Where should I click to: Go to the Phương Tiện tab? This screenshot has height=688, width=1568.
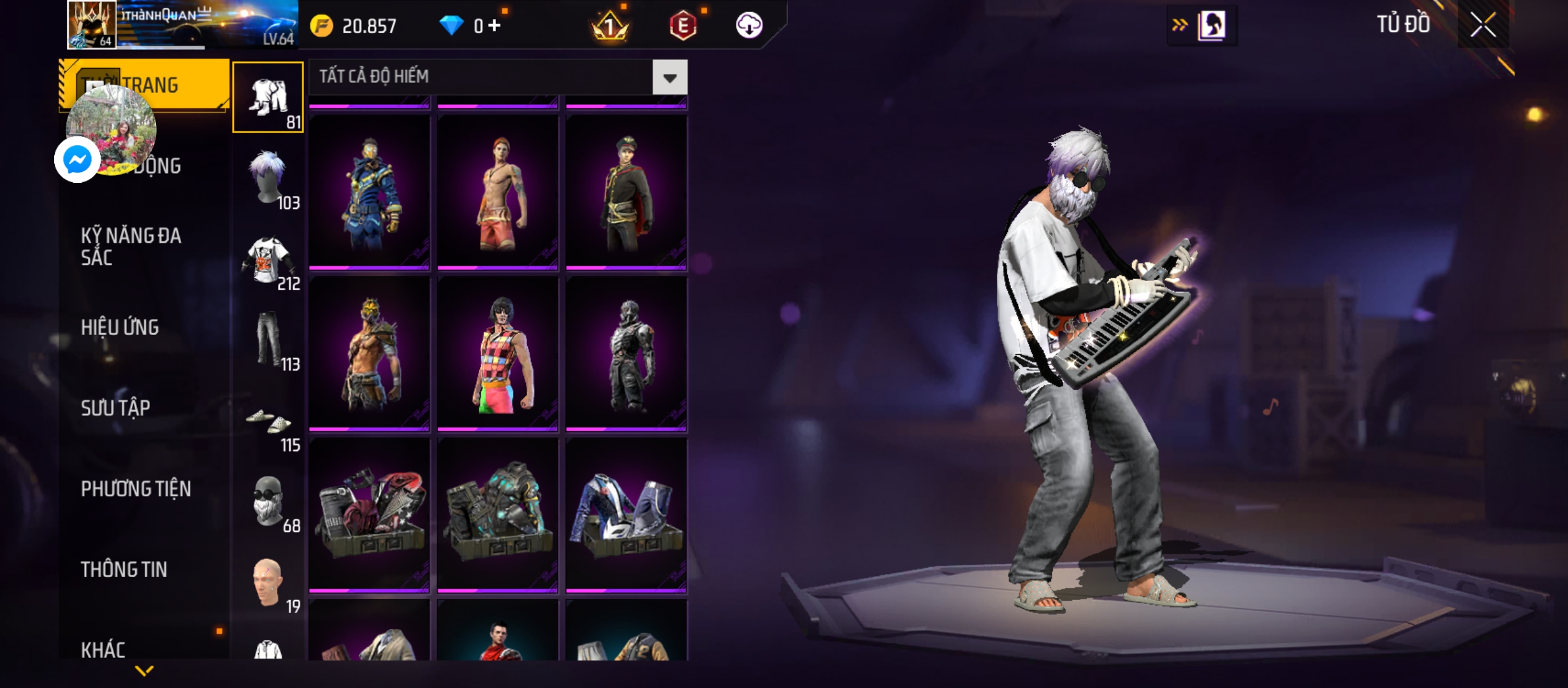click(136, 489)
